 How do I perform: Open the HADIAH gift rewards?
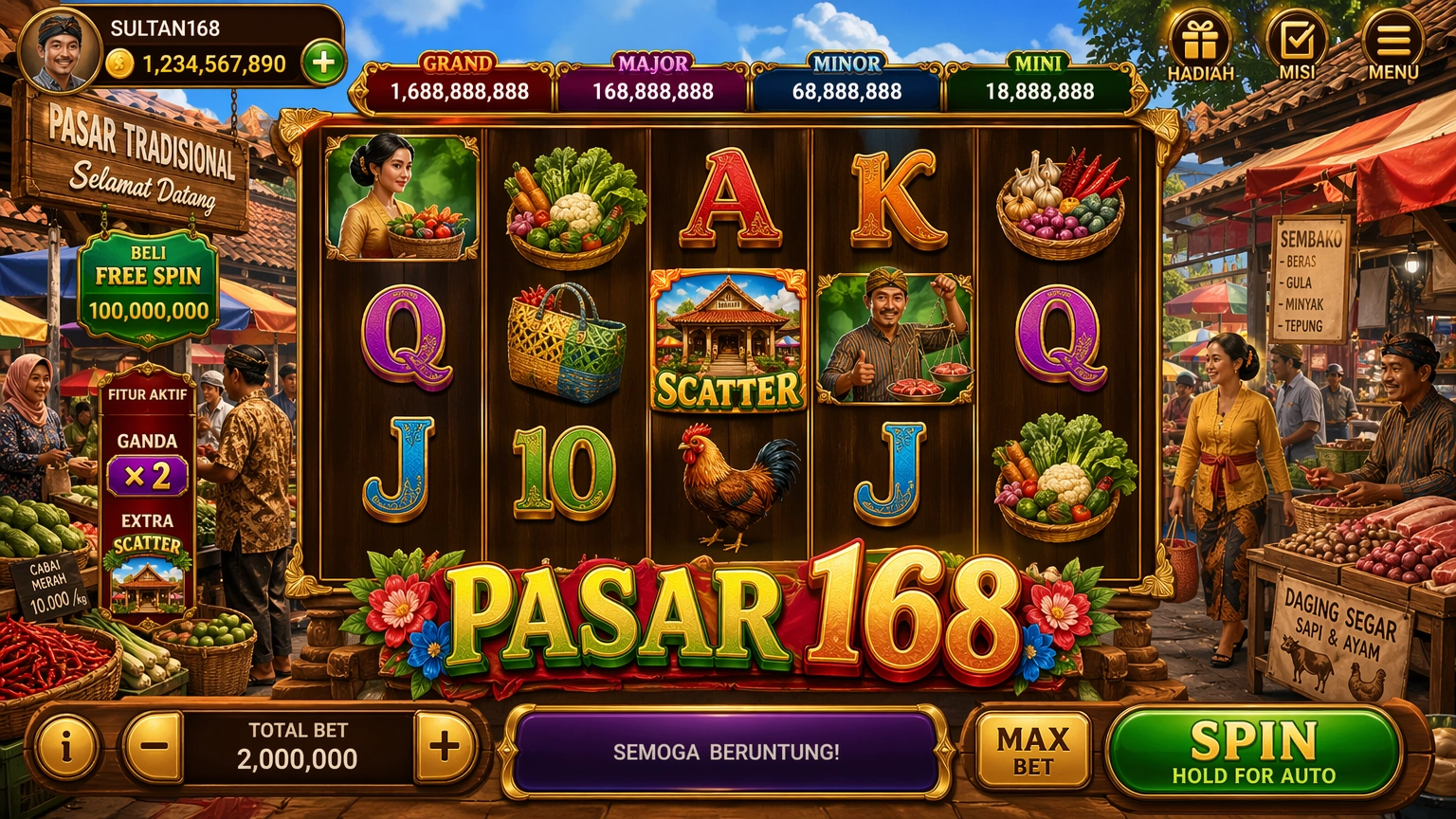coord(1200,45)
